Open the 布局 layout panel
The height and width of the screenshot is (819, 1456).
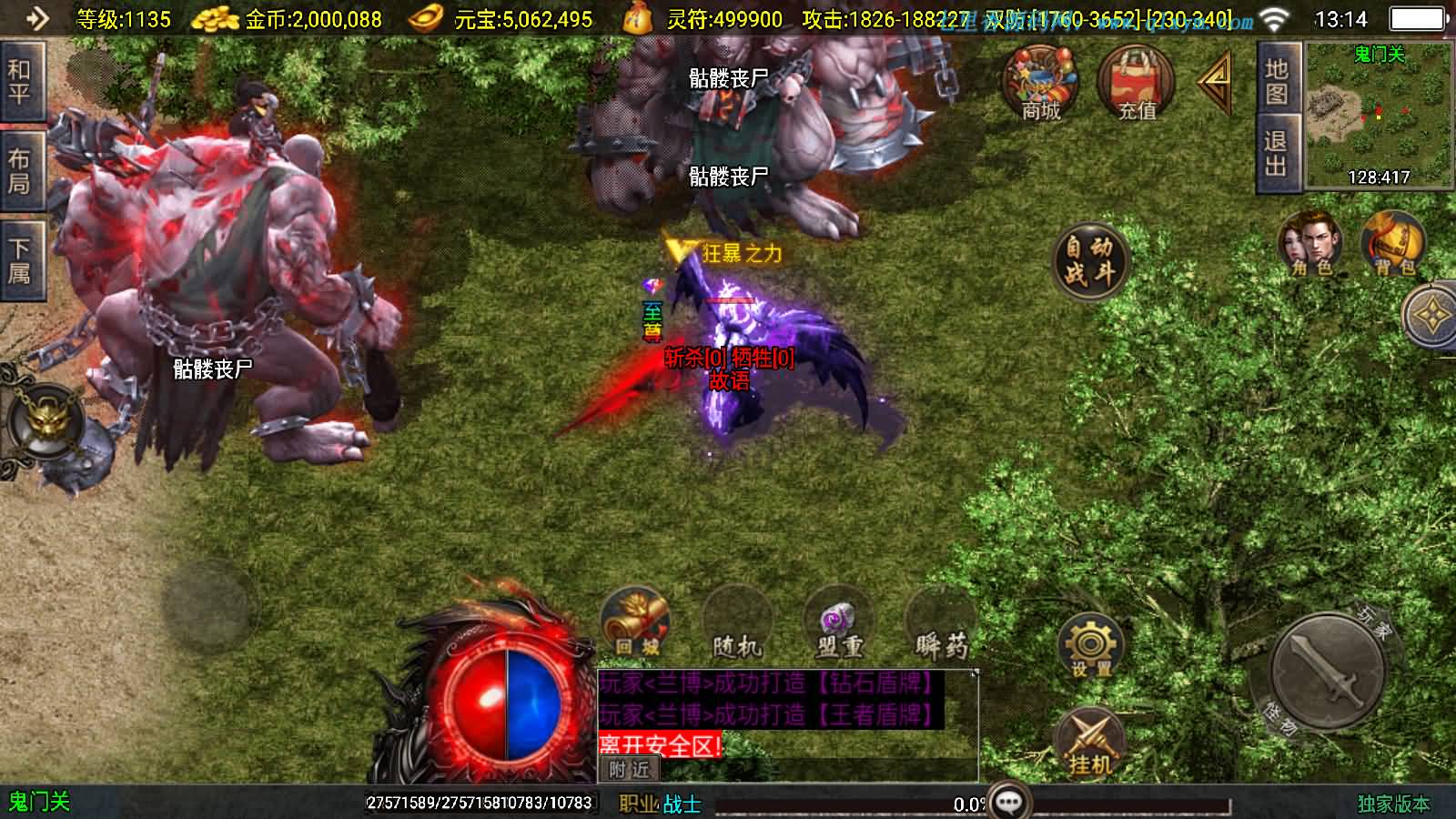(x=20, y=172)
